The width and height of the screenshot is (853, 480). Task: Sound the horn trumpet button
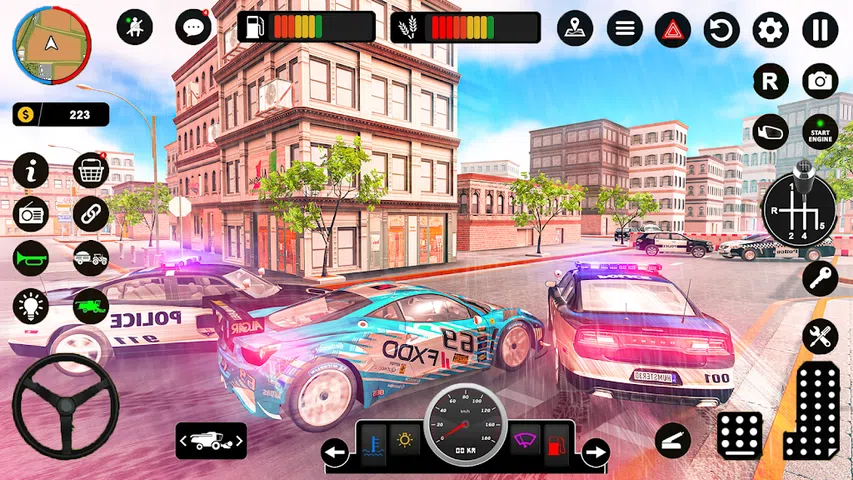click(31, 259)
